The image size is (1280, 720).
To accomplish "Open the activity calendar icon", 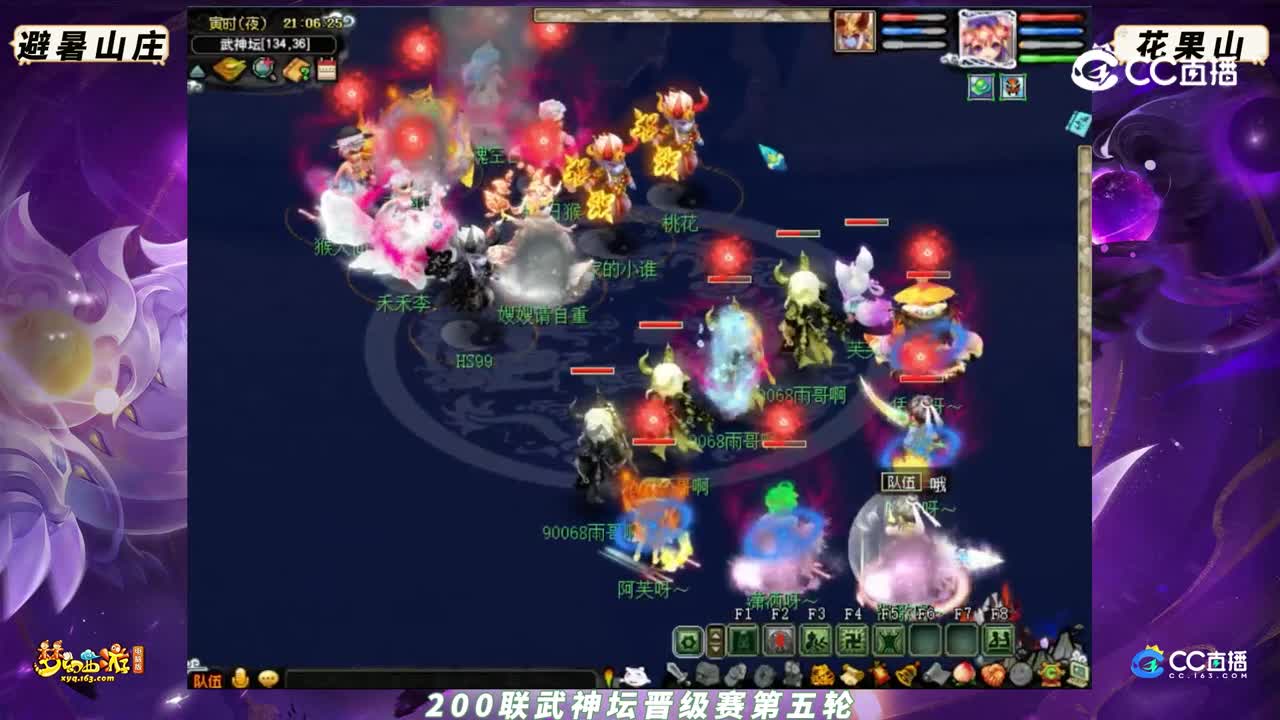I will [326, 66].
